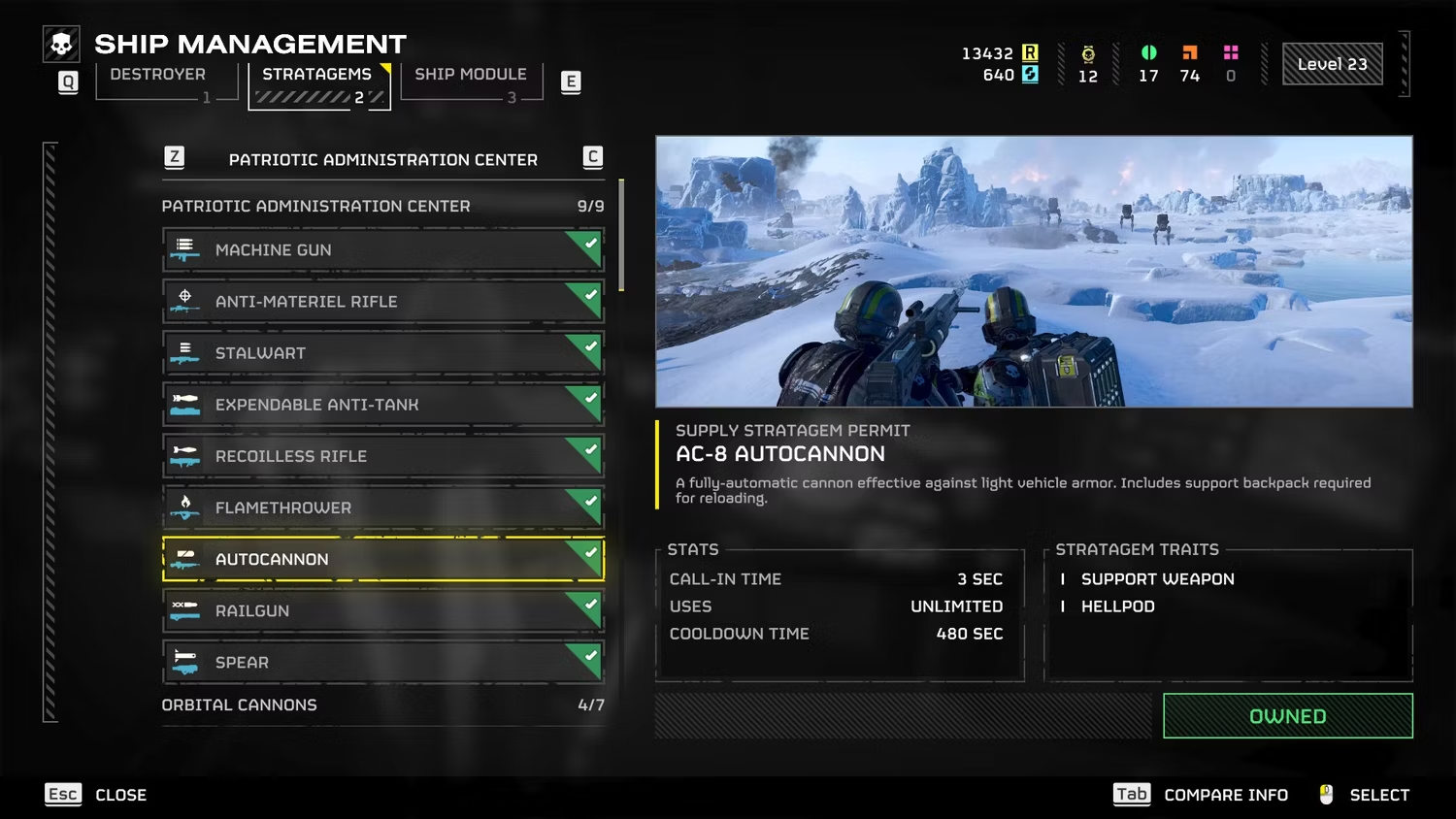Screen dimensions: 1456x819
Task: Pick the Expendable Anti-Tank stratagem
Action: coord(383,405)
